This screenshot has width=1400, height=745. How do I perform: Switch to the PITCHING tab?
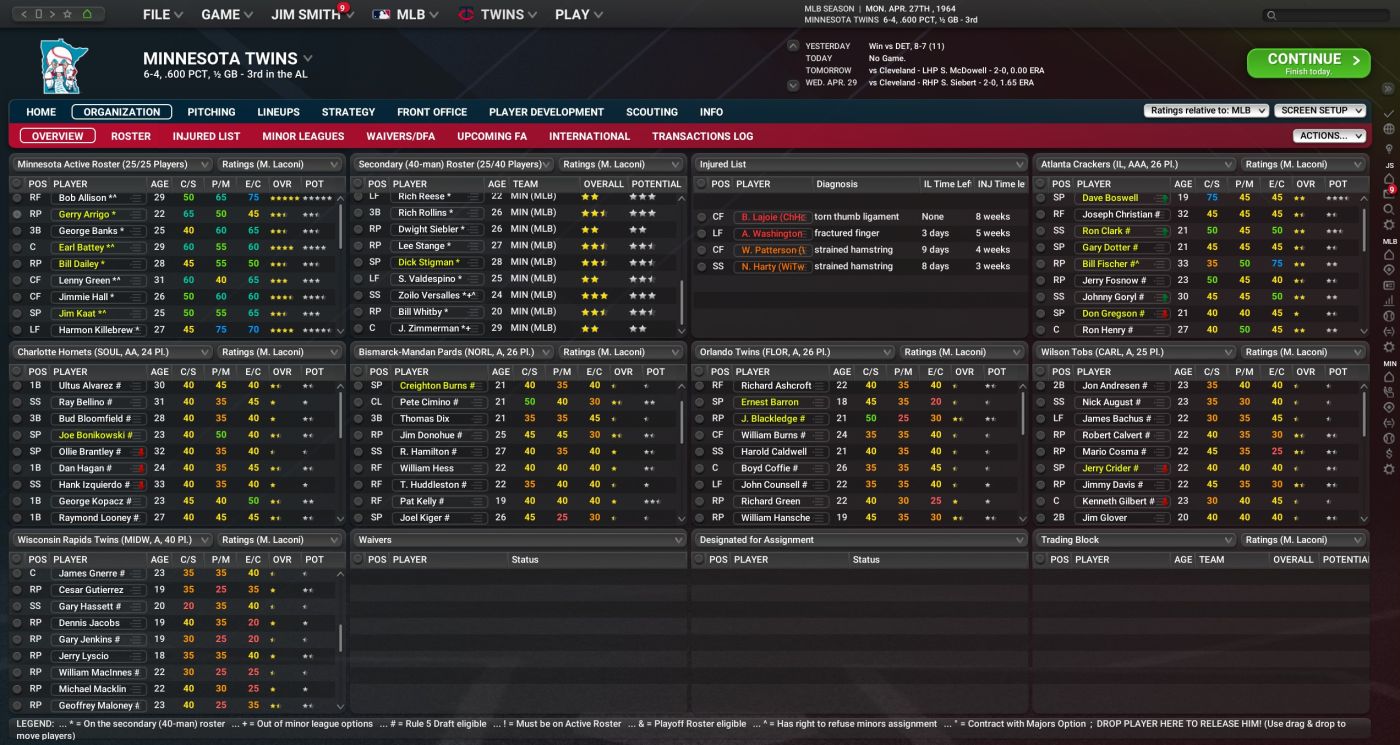pos(211,111)
